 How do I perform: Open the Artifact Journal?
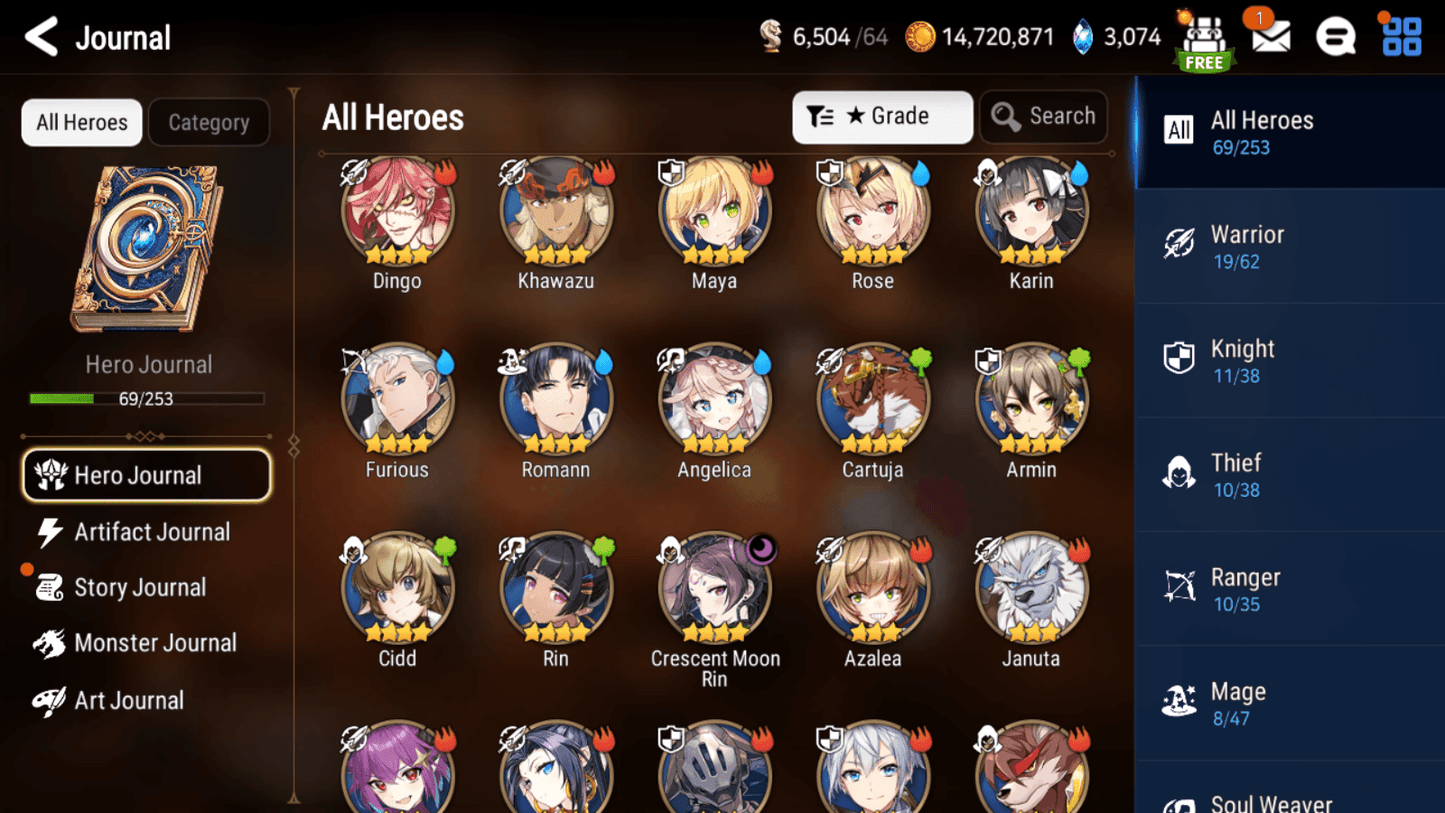pos(149,531)
